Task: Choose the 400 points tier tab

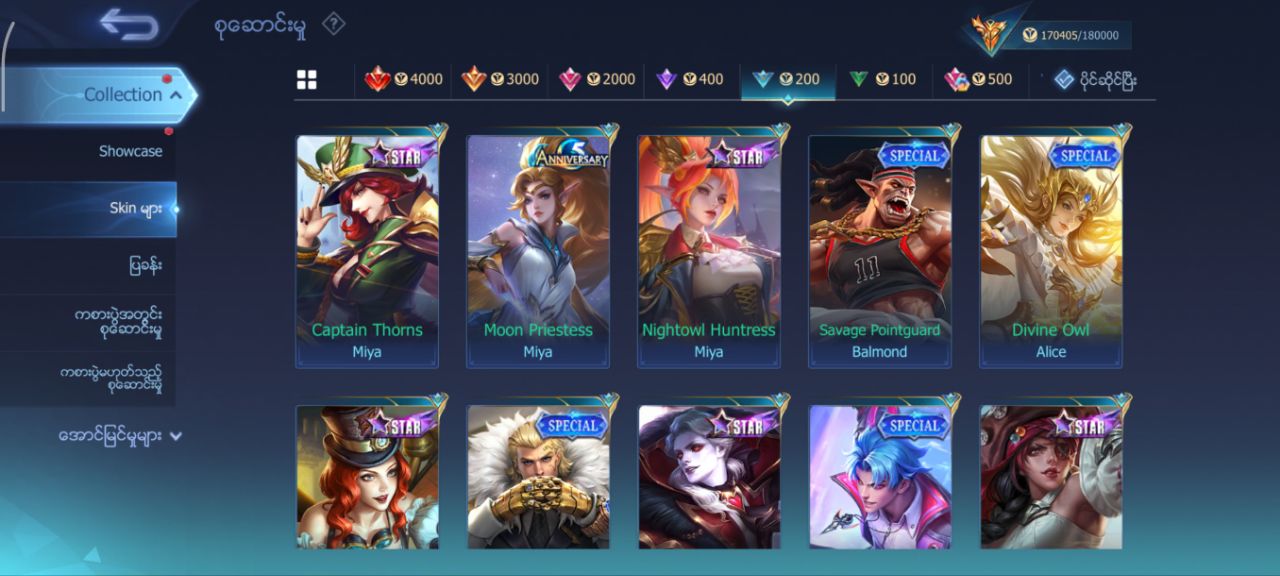Action: click(x=690, y=79)
